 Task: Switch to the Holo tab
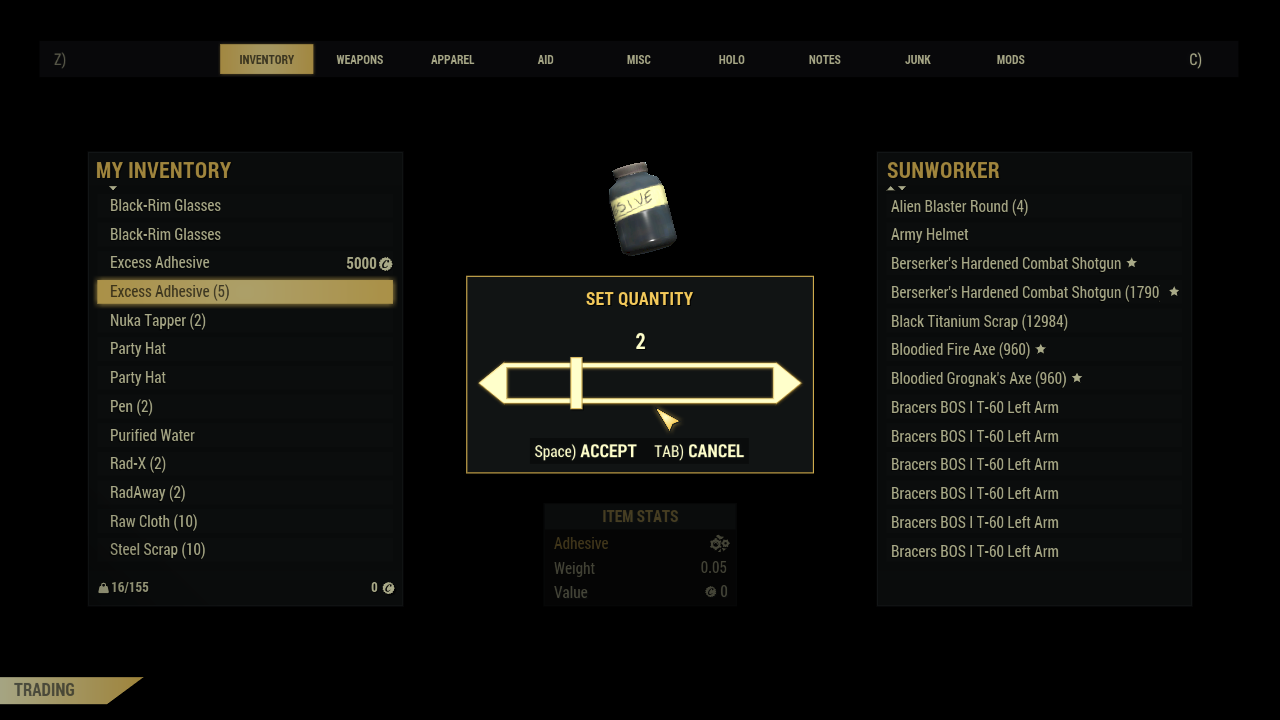731,60
